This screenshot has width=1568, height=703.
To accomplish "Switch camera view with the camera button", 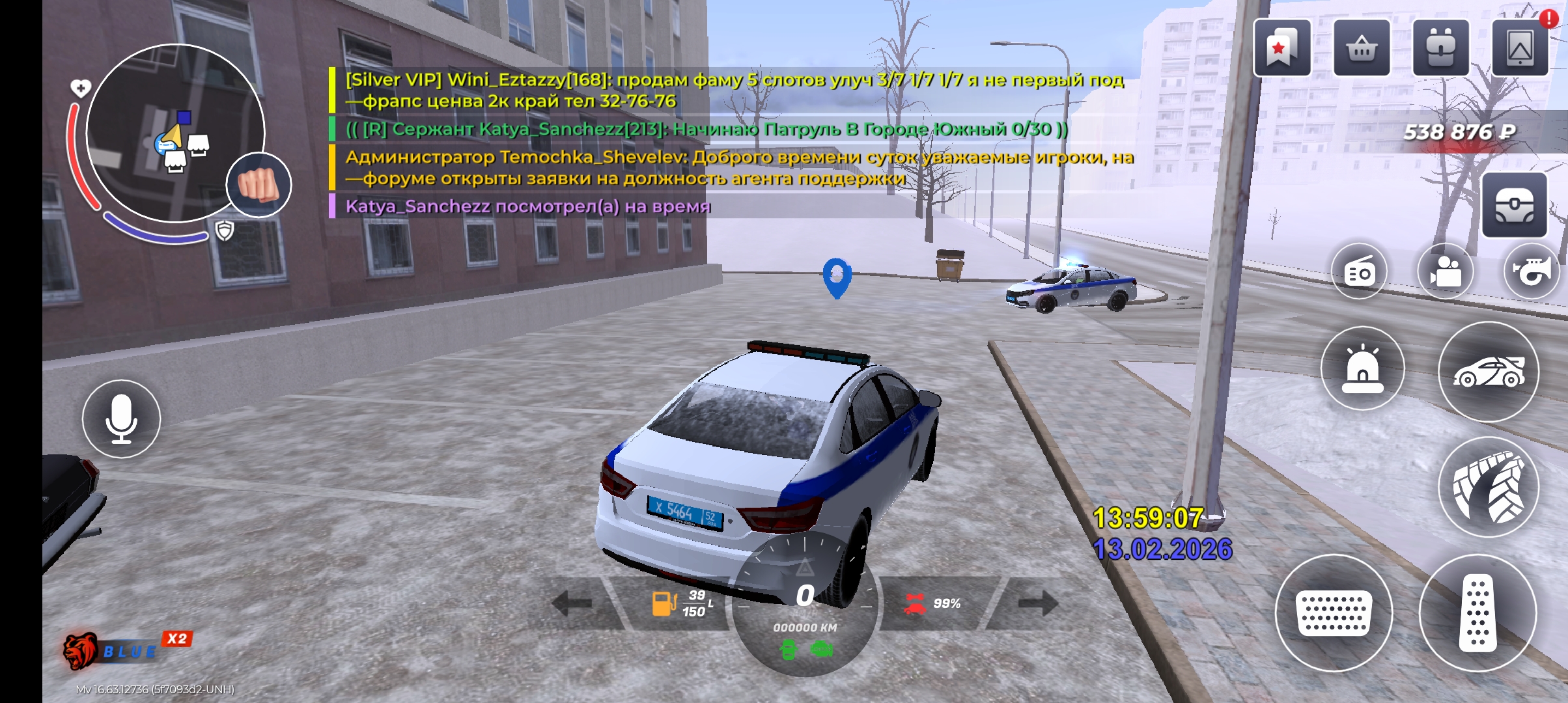I will pyautogui.click(x=1446, y=271).
